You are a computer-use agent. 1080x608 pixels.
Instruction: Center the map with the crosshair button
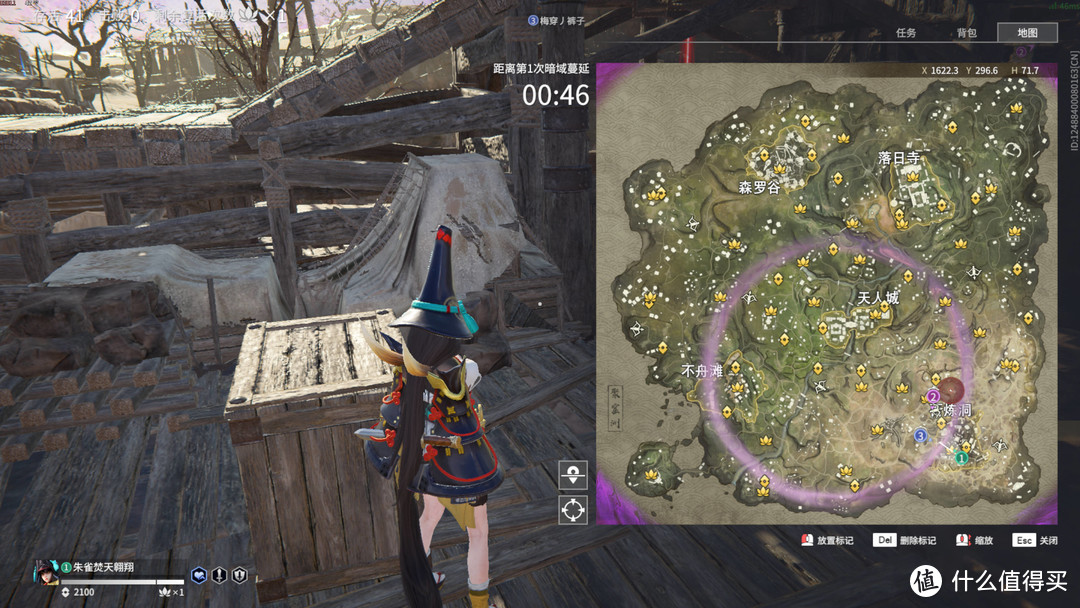[x=573, y=509]
